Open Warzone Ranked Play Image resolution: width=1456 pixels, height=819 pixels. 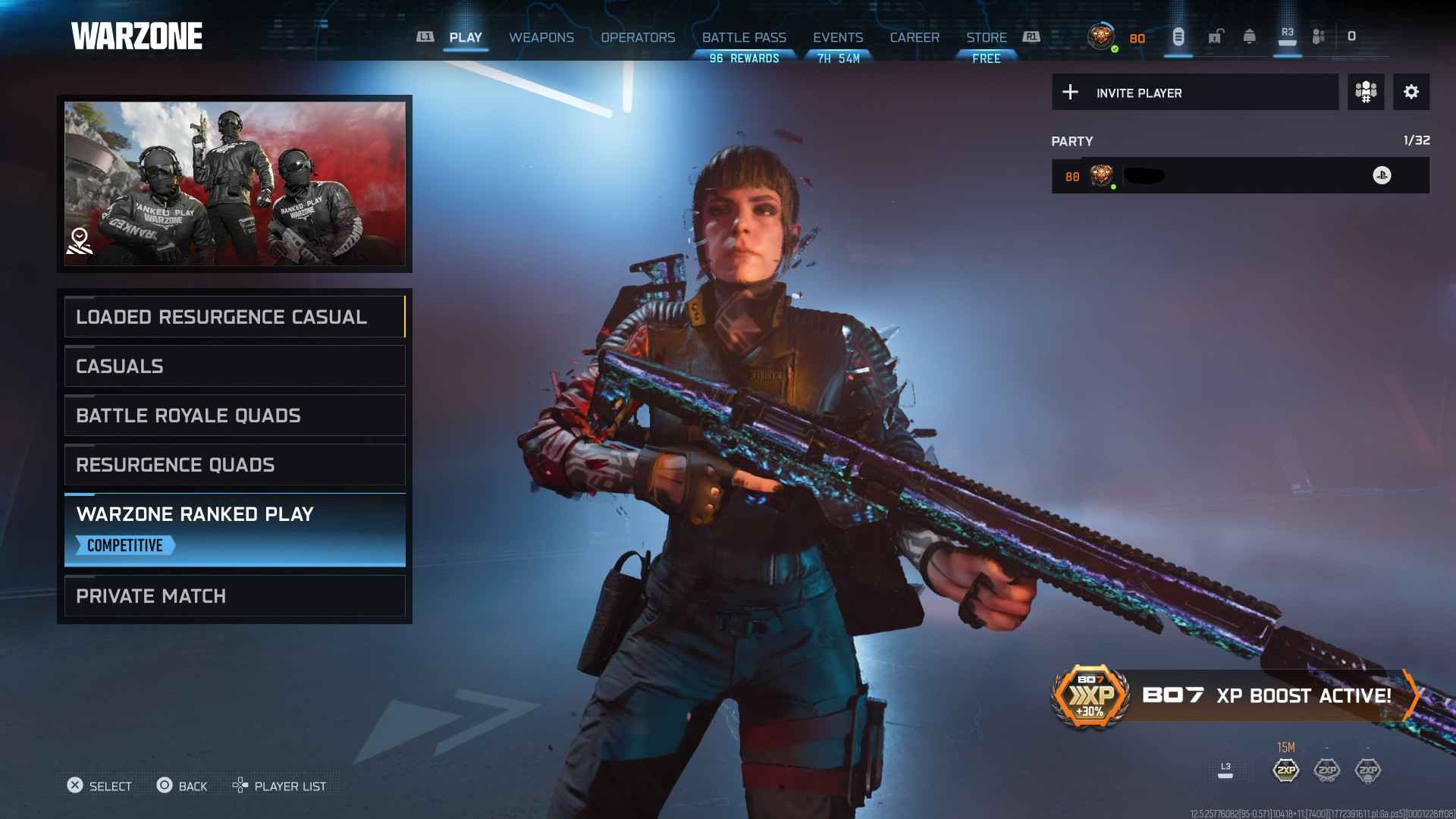tap(234, 529)
